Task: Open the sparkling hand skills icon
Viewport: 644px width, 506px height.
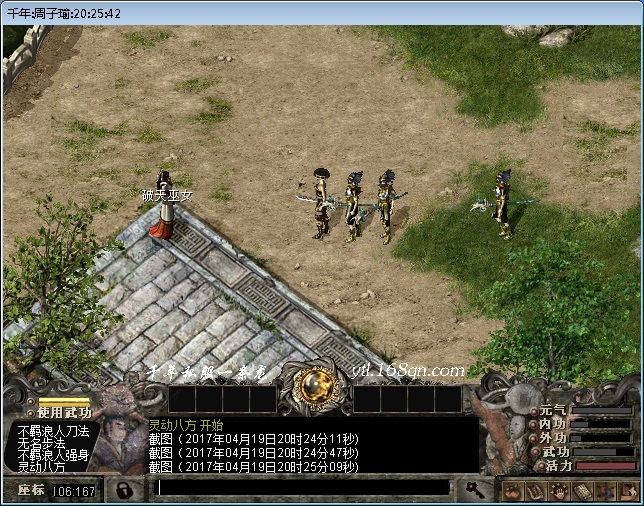Action: tap(558, 490)
